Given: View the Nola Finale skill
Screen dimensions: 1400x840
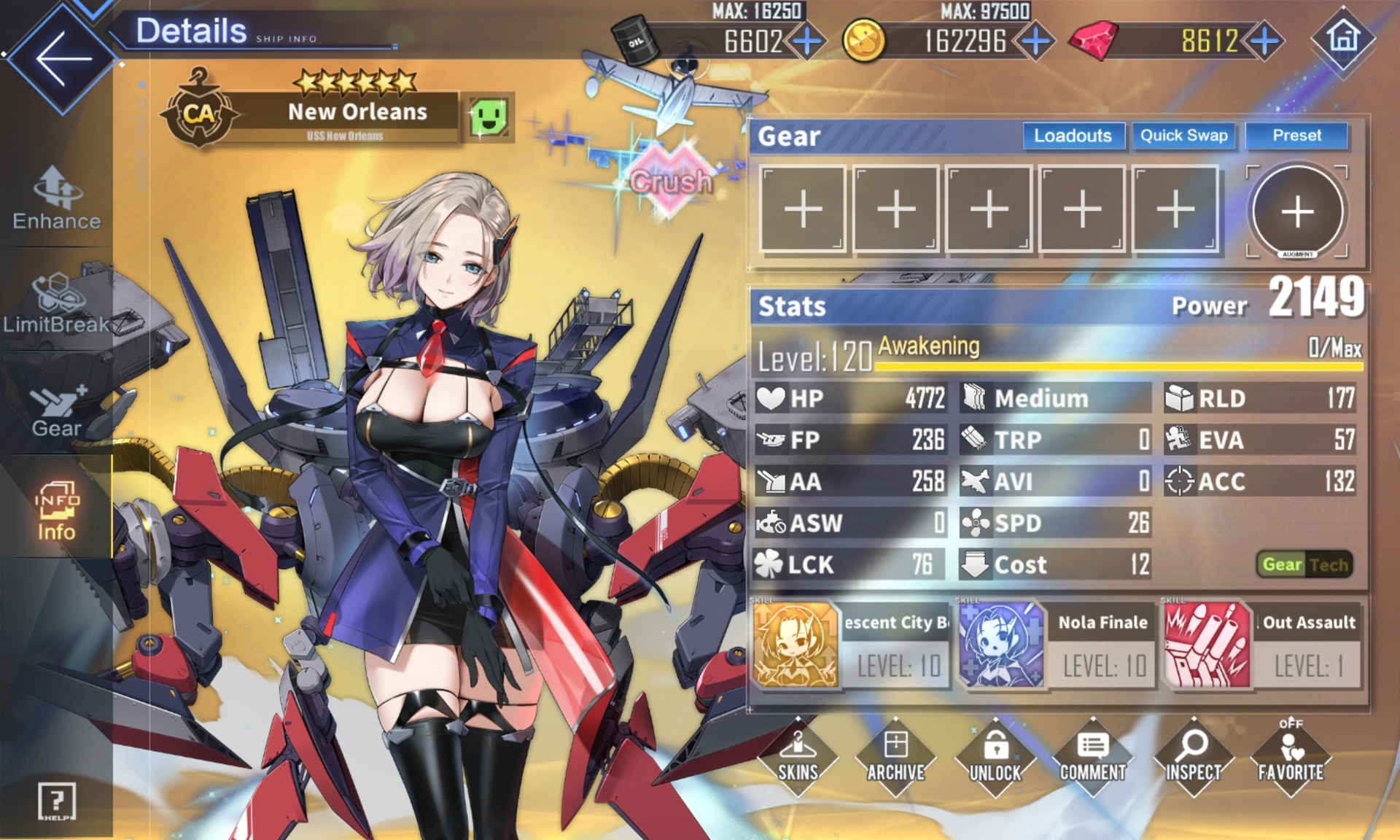Looking at the screenshot, I should (1057, 645).
